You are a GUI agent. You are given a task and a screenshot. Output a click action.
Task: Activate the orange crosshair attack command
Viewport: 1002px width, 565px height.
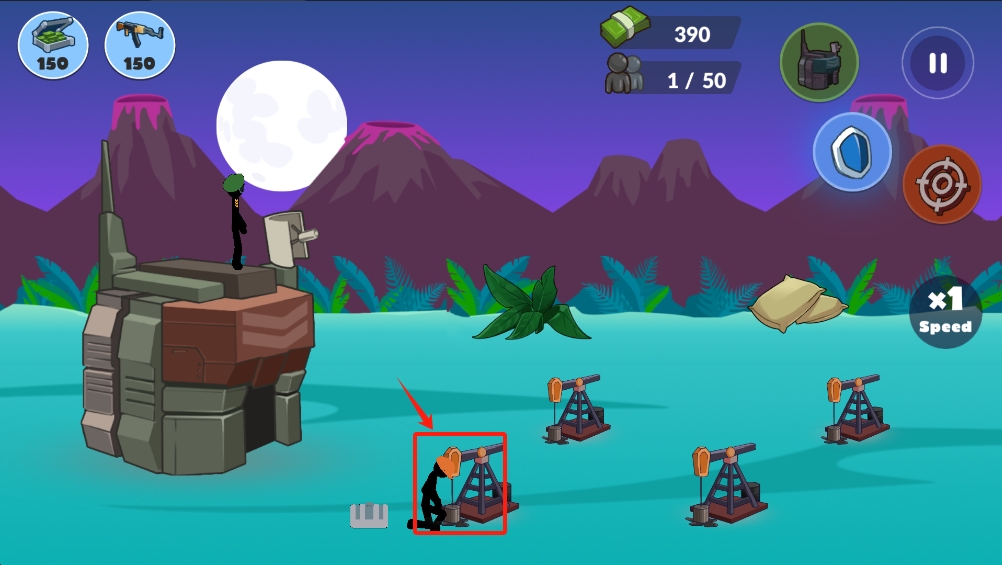coord(941,184)
